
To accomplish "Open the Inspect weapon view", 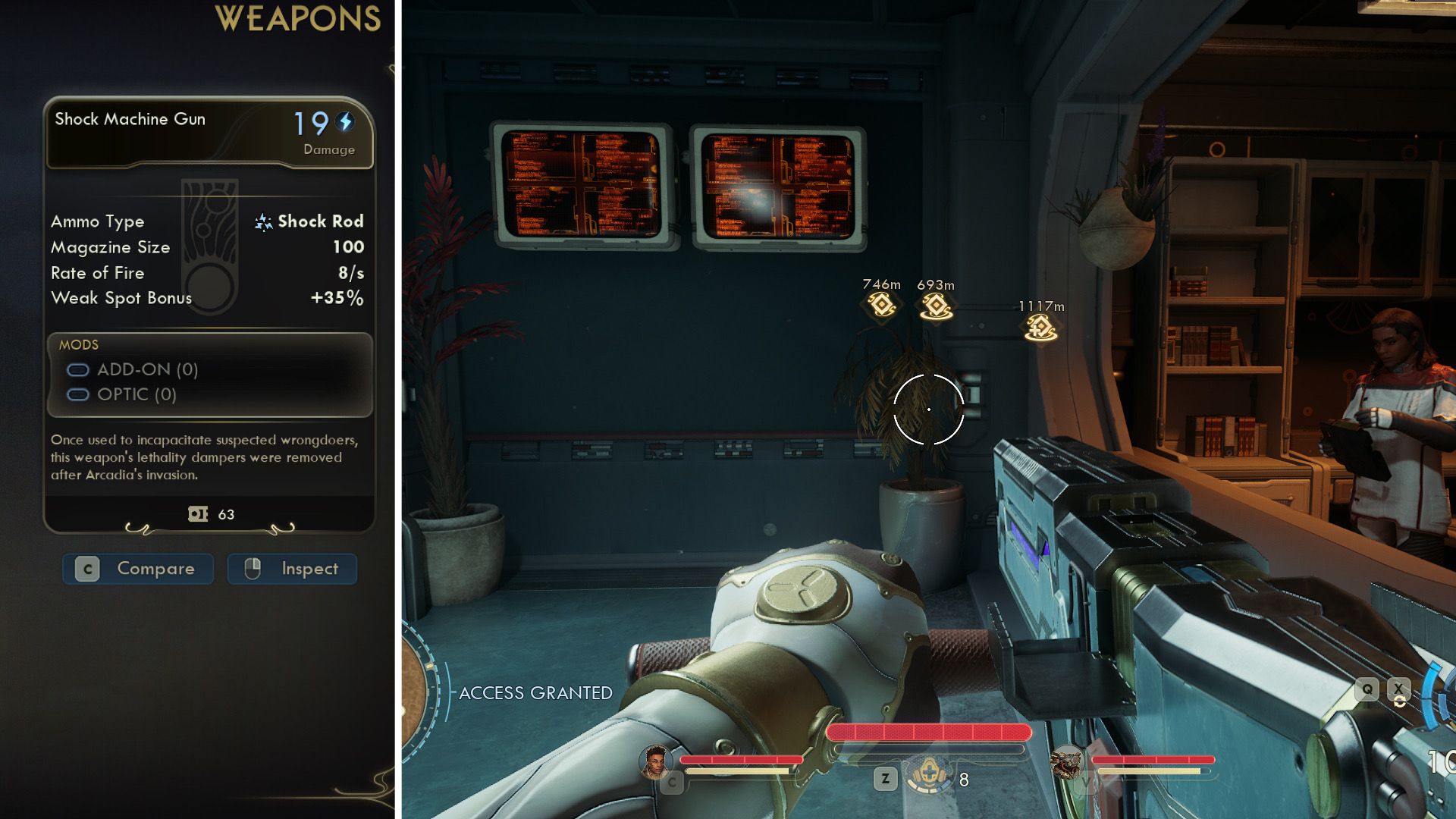I will 292,569.
